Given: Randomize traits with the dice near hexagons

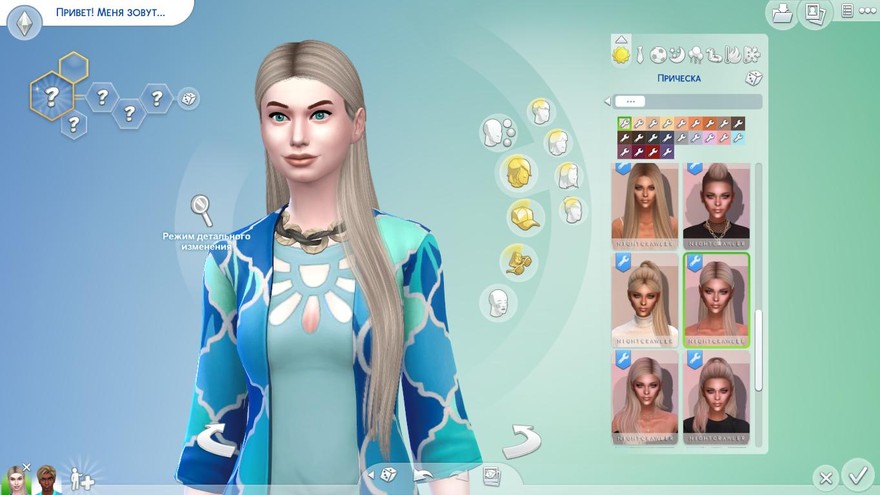Looking at the screenshot, I should click(187, 98).
